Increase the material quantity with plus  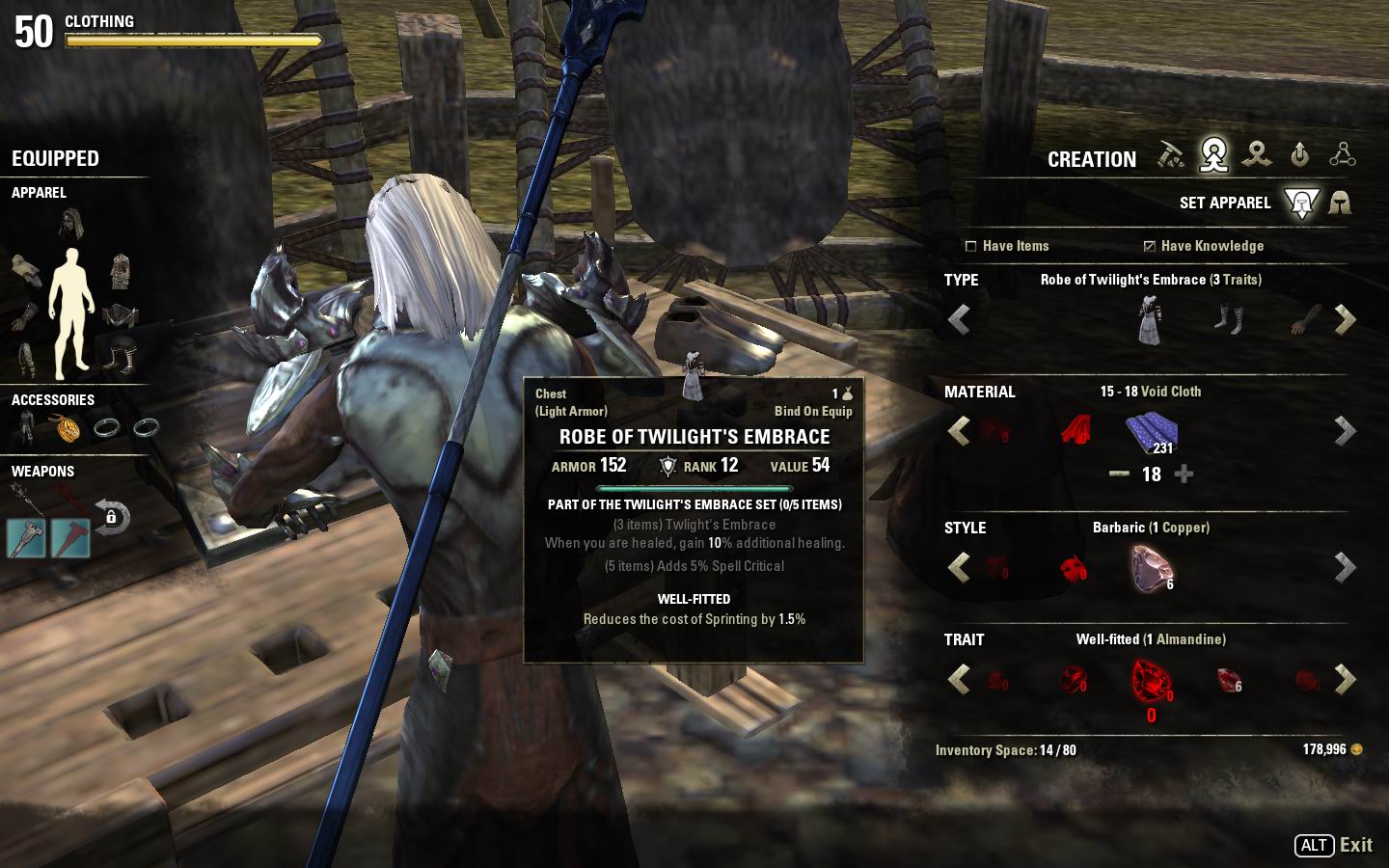[1185, 474]
